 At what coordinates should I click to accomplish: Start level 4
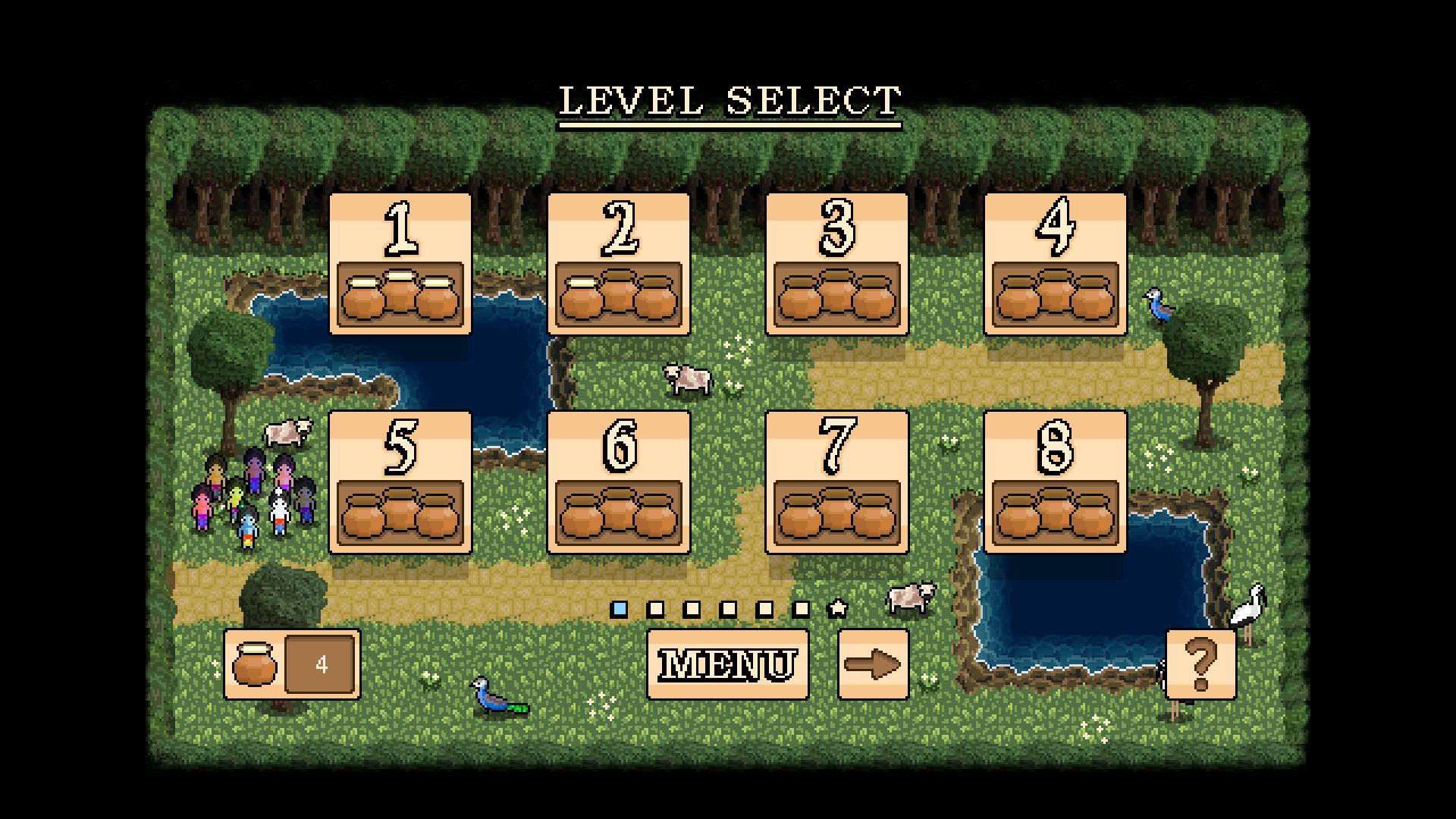[x=1055, y=263]
